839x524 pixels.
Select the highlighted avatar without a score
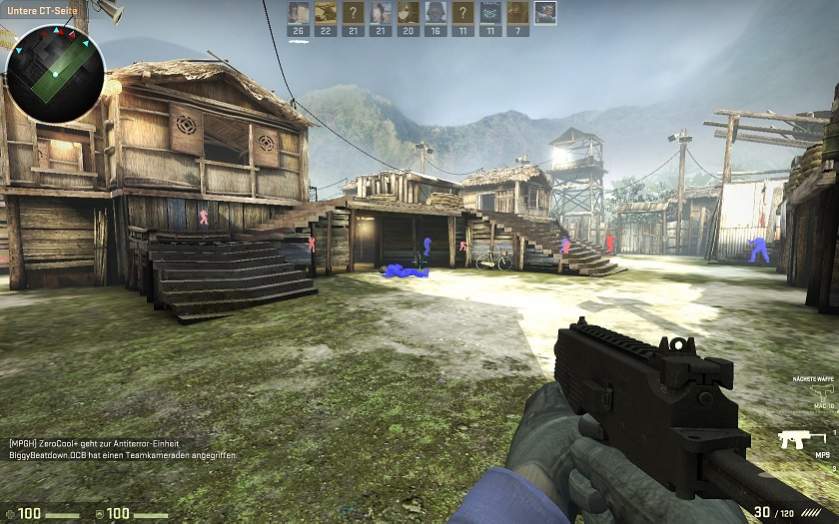pyautogui.click(x=545, y=13)
